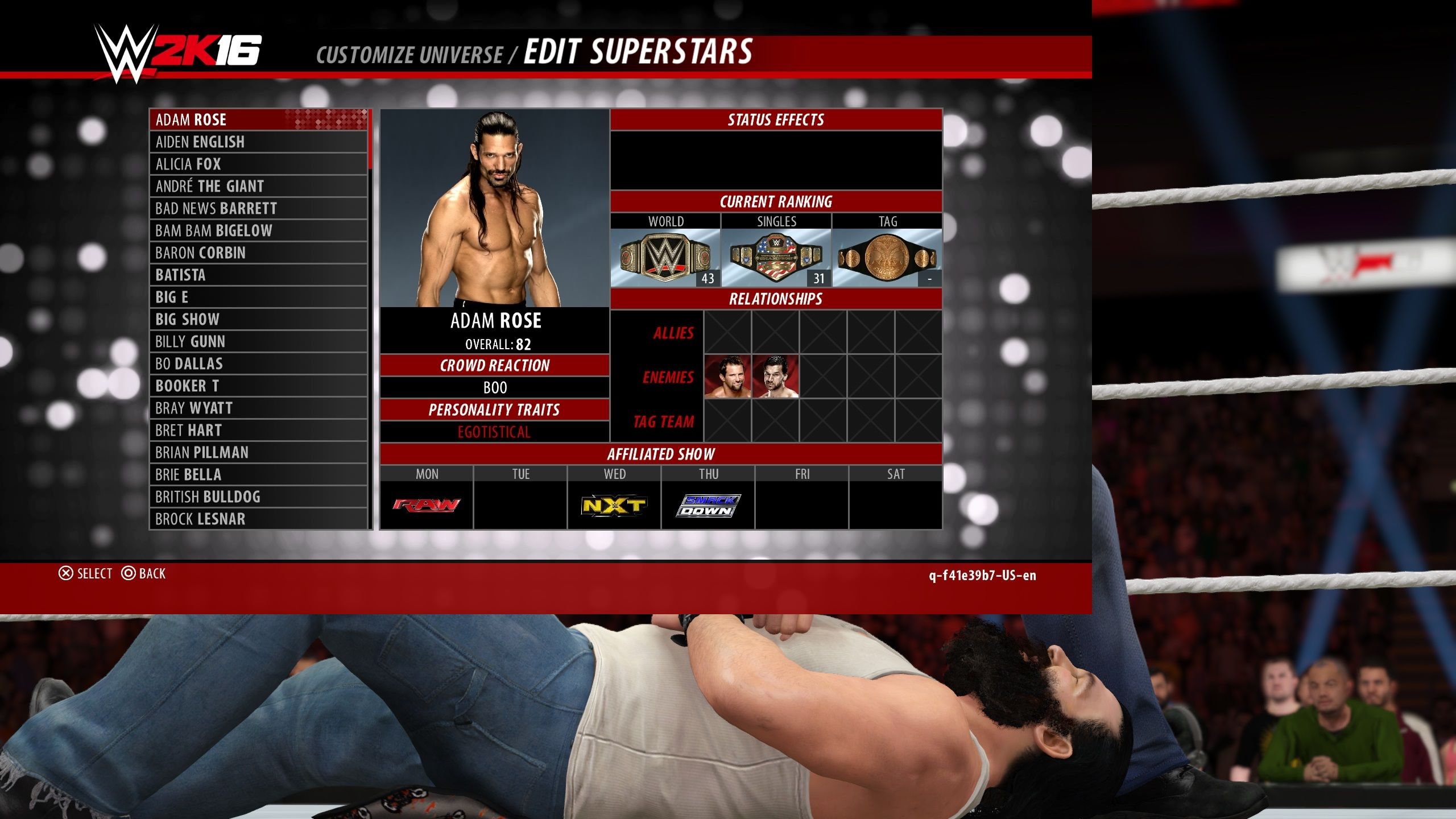The width and height of the screenshot is (1456, 819).
Task: Open the RAW show logo under Monday
Action: click(x=425, y=503)
